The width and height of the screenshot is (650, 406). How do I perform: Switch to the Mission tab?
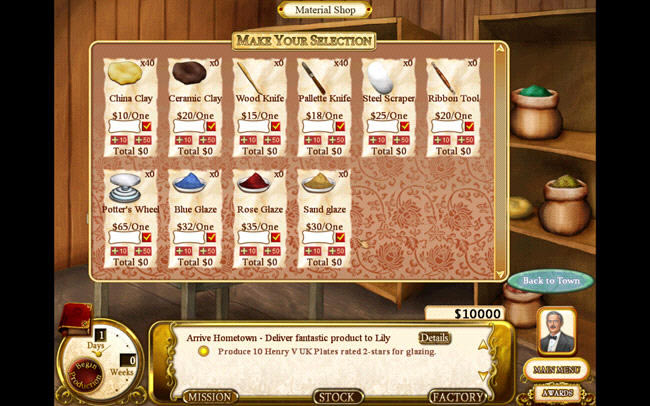tap(210, 397)
